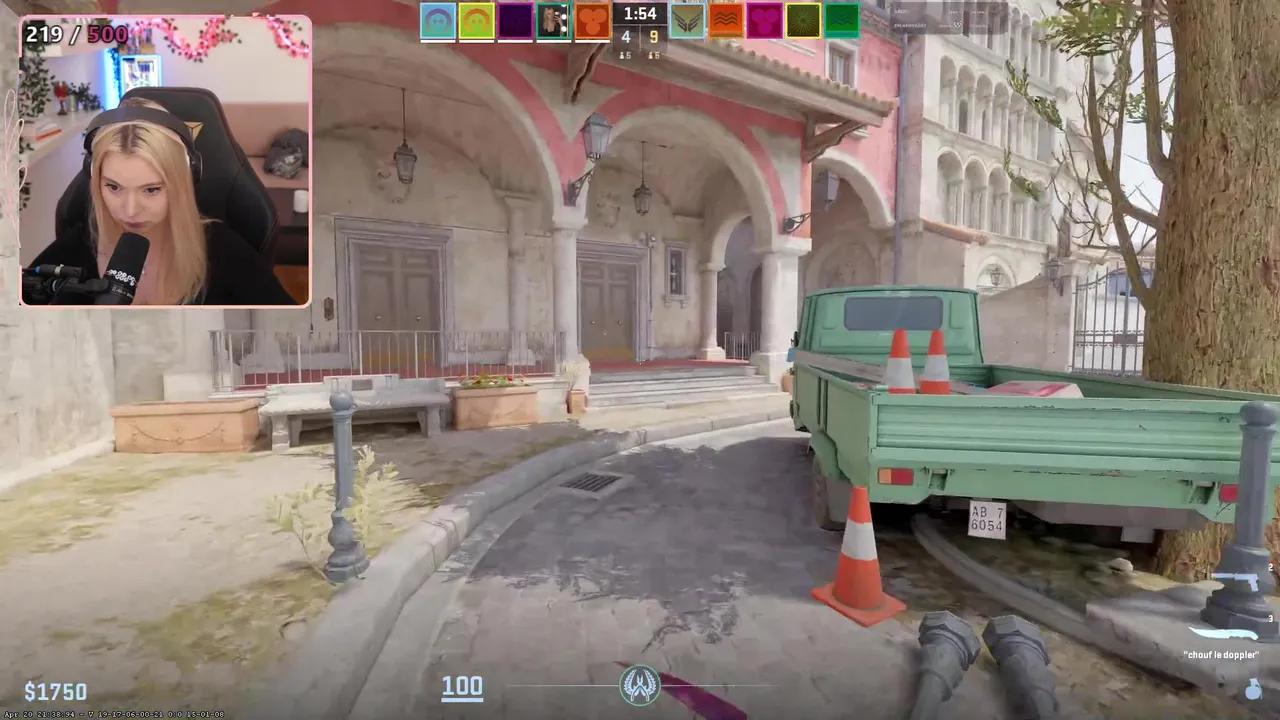Click the yellow-bordered lime teammate avatar

(477, 21)
